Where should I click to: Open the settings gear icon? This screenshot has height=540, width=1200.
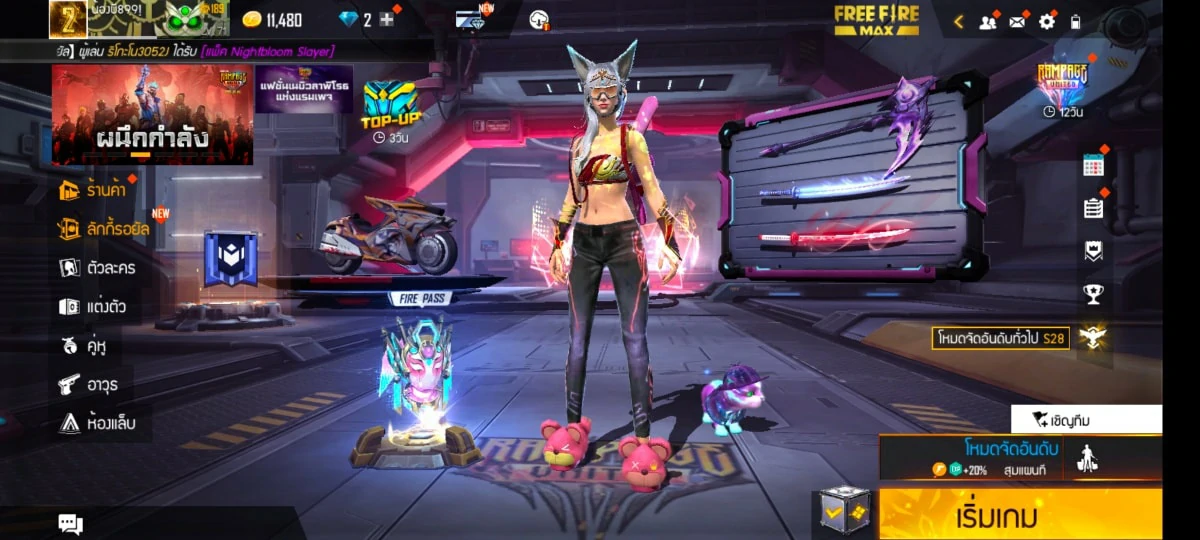pos(1047,21)
